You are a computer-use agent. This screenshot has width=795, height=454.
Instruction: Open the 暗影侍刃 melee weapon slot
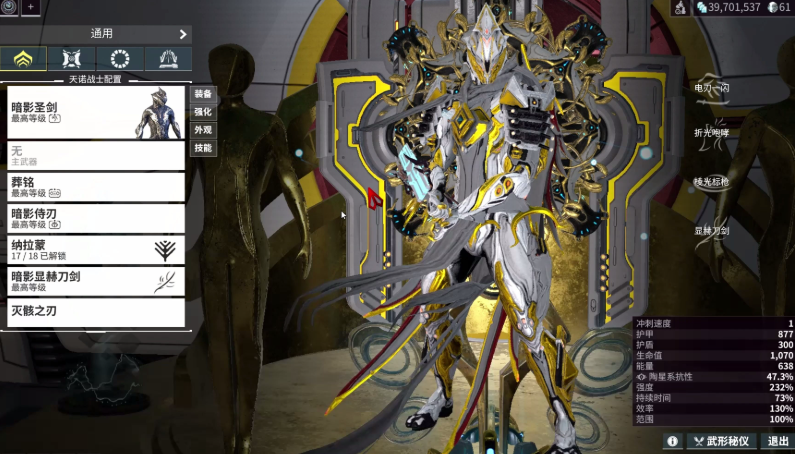coord(96,218)
